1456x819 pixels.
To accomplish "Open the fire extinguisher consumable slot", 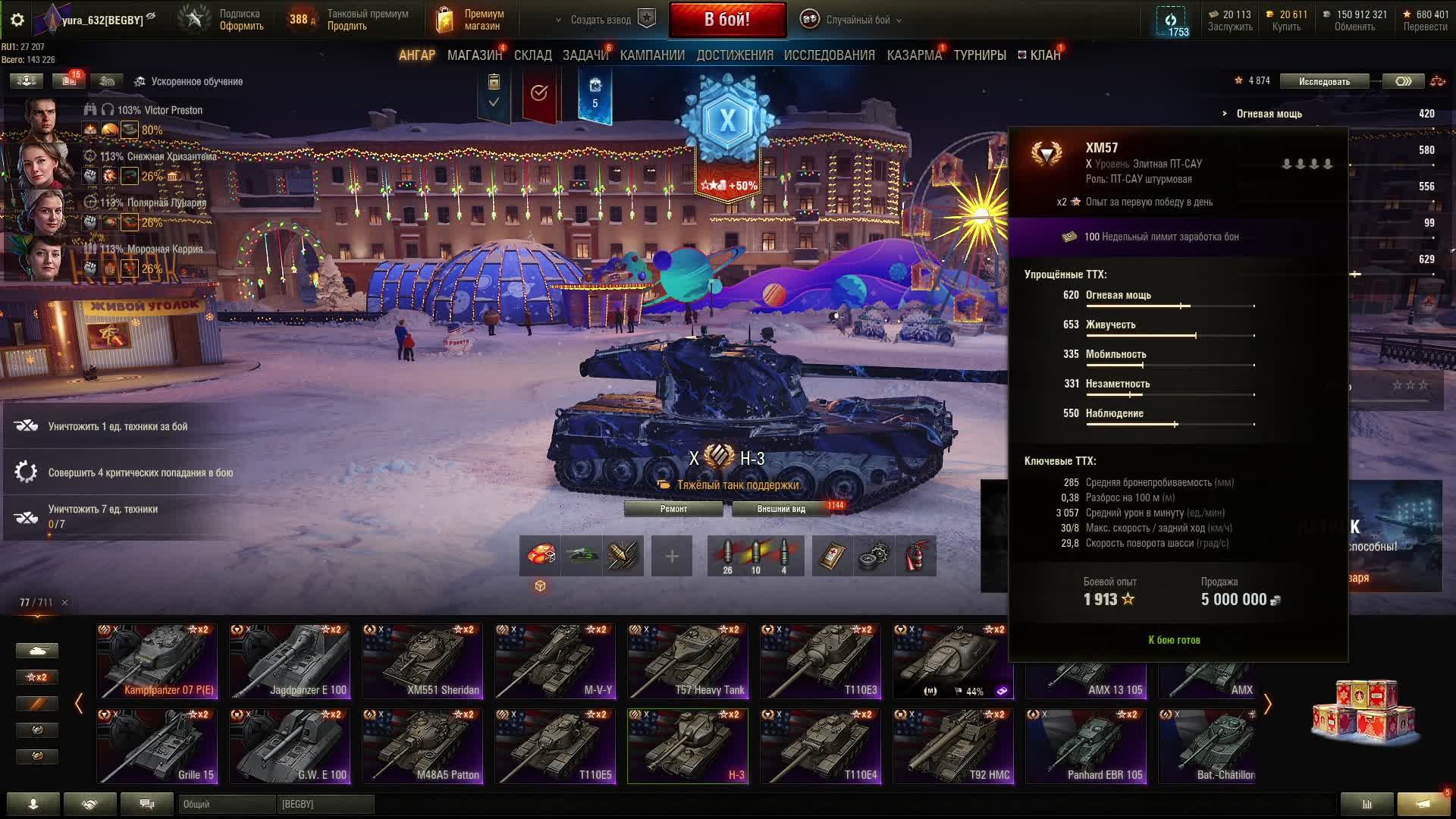I will (x=916, y=557).
